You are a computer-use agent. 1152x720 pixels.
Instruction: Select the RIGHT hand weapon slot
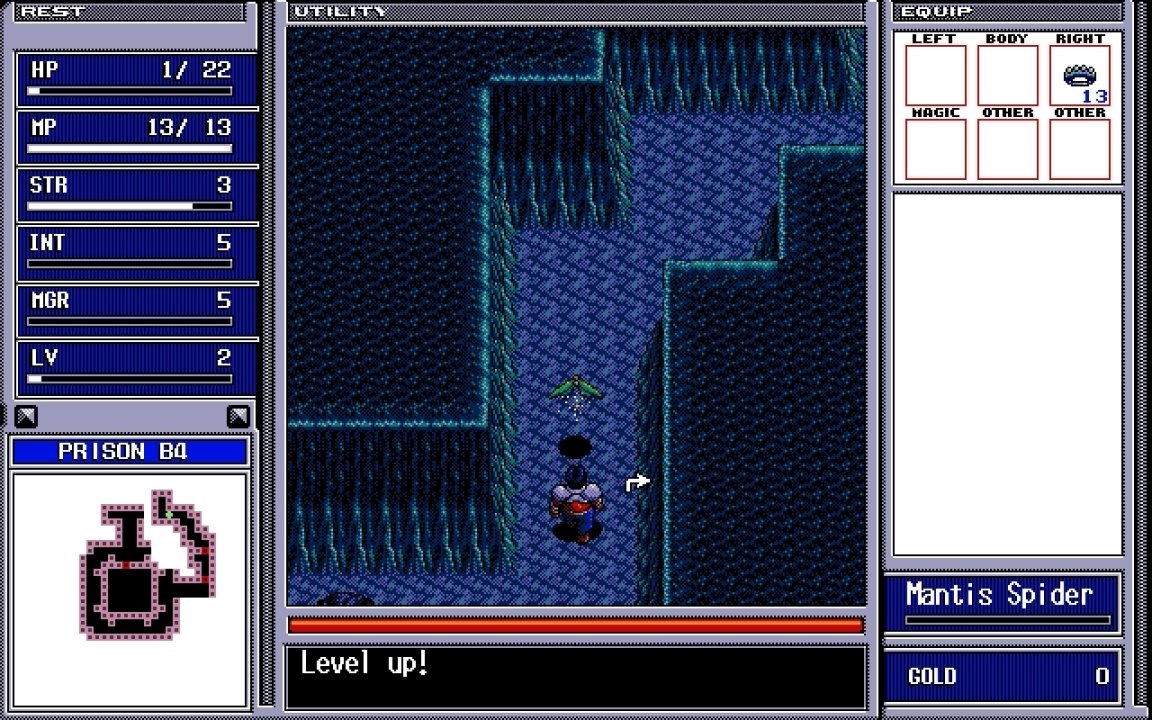coord(1080,76)
